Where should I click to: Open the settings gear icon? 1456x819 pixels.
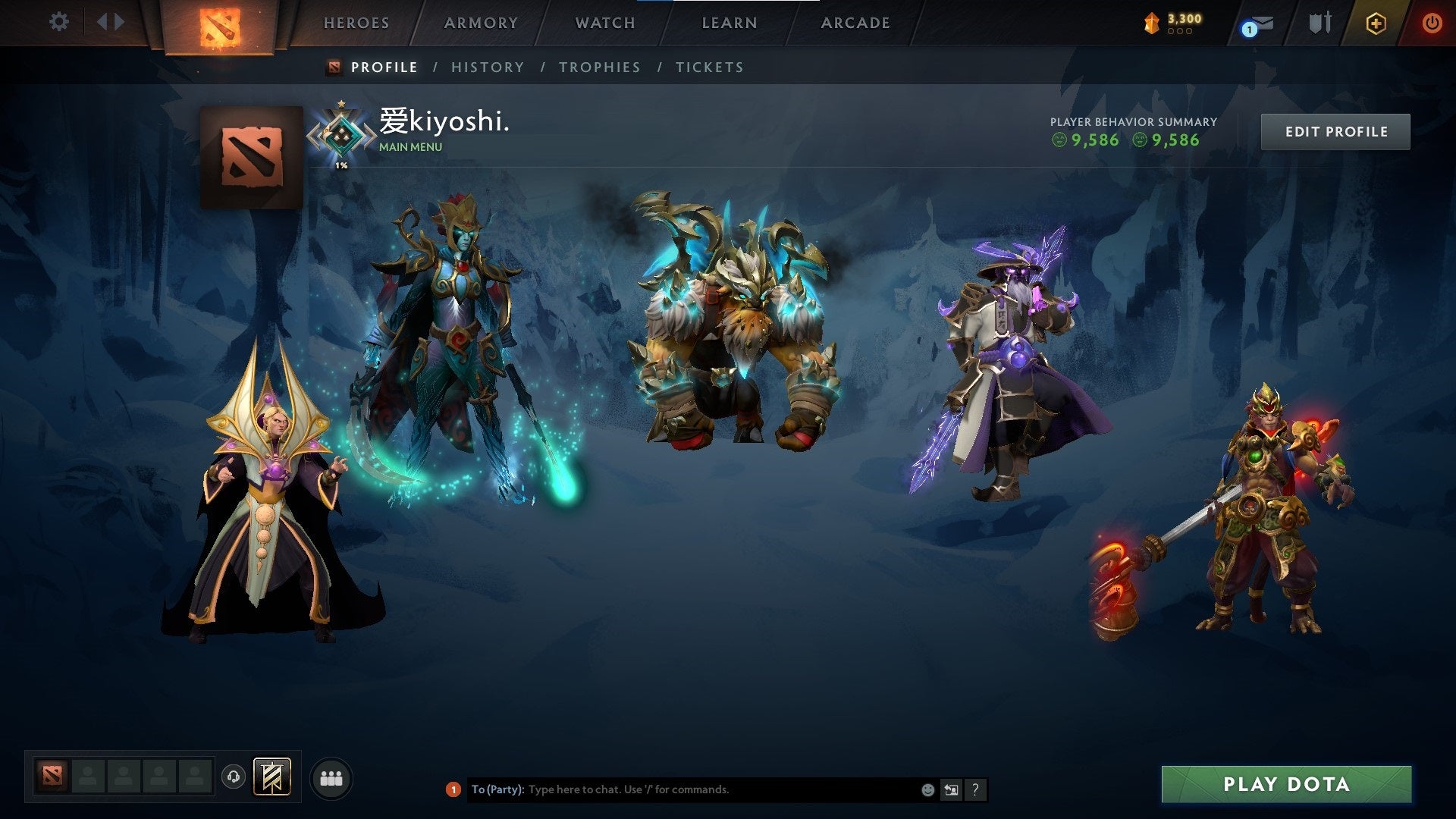[59, 21]
